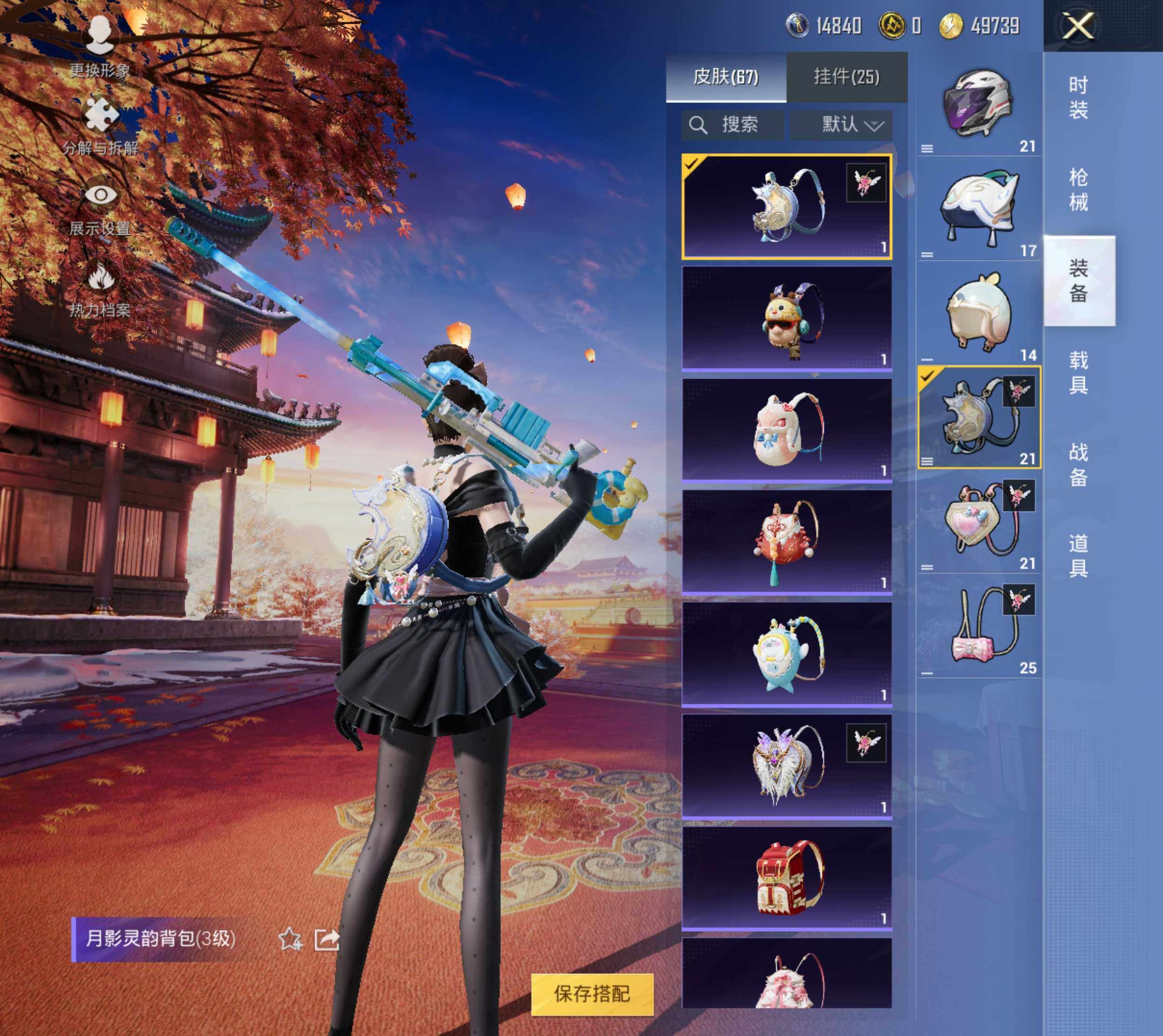Switch to the 挂件(25) tab

(x=847, y=77)
